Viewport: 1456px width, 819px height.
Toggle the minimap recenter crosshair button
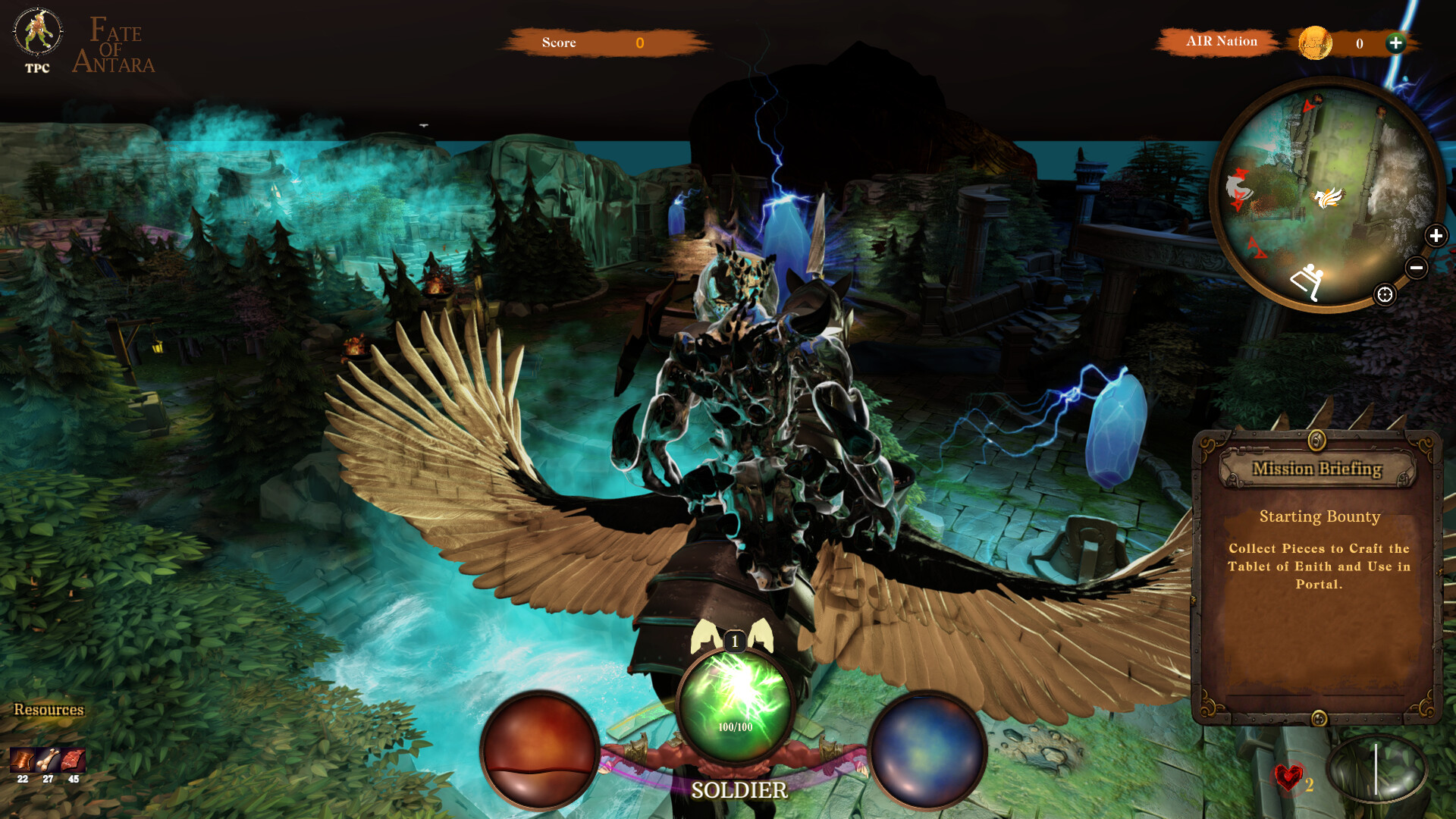coord(1385,294)
